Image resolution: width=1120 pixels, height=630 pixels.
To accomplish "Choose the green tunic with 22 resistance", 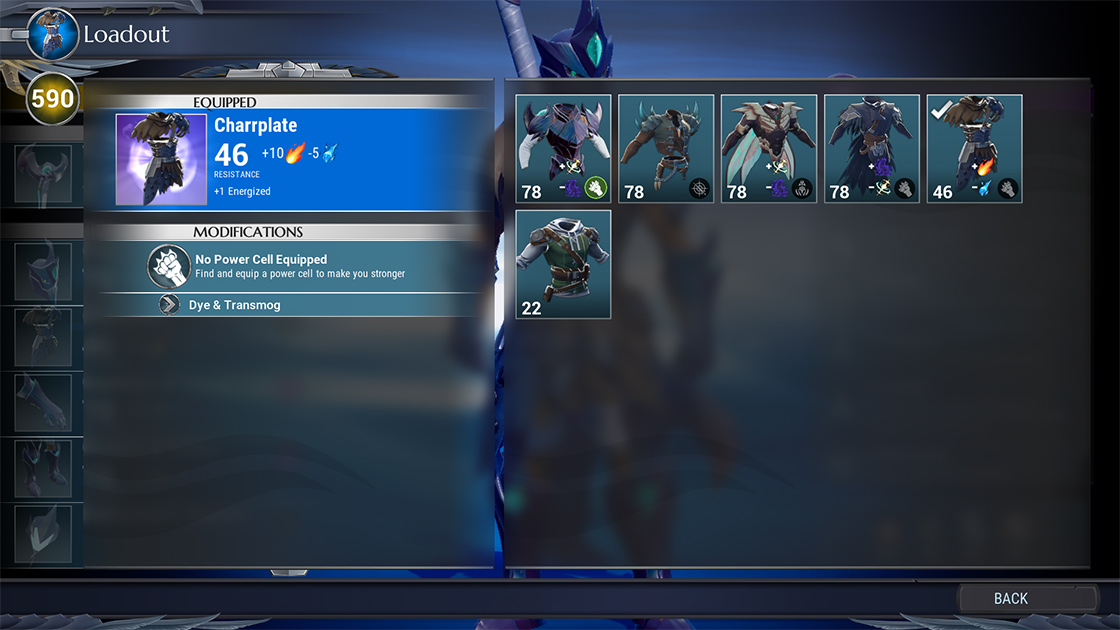I will (563, 264).
